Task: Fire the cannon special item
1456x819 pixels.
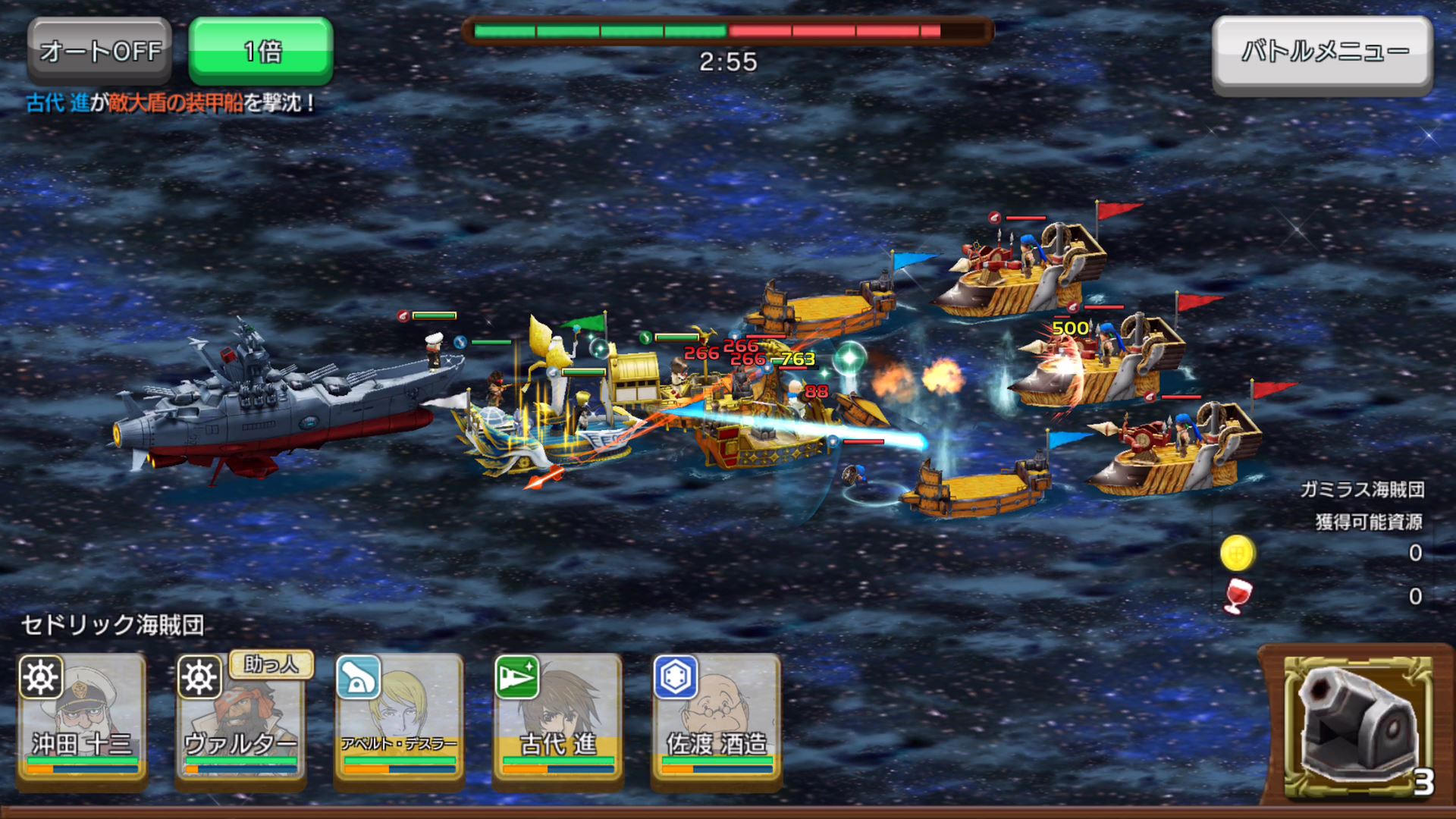Action: point(1357,726)
